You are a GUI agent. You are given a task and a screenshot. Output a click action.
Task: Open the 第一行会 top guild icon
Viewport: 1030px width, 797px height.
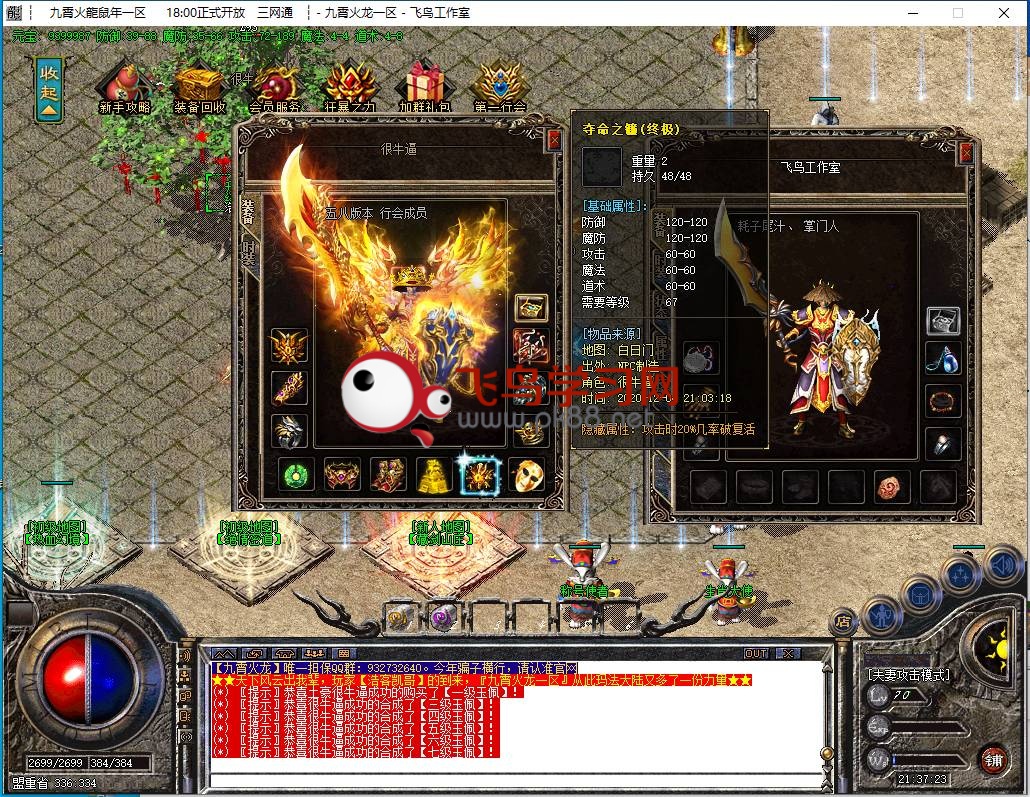[x=500, y=87]
